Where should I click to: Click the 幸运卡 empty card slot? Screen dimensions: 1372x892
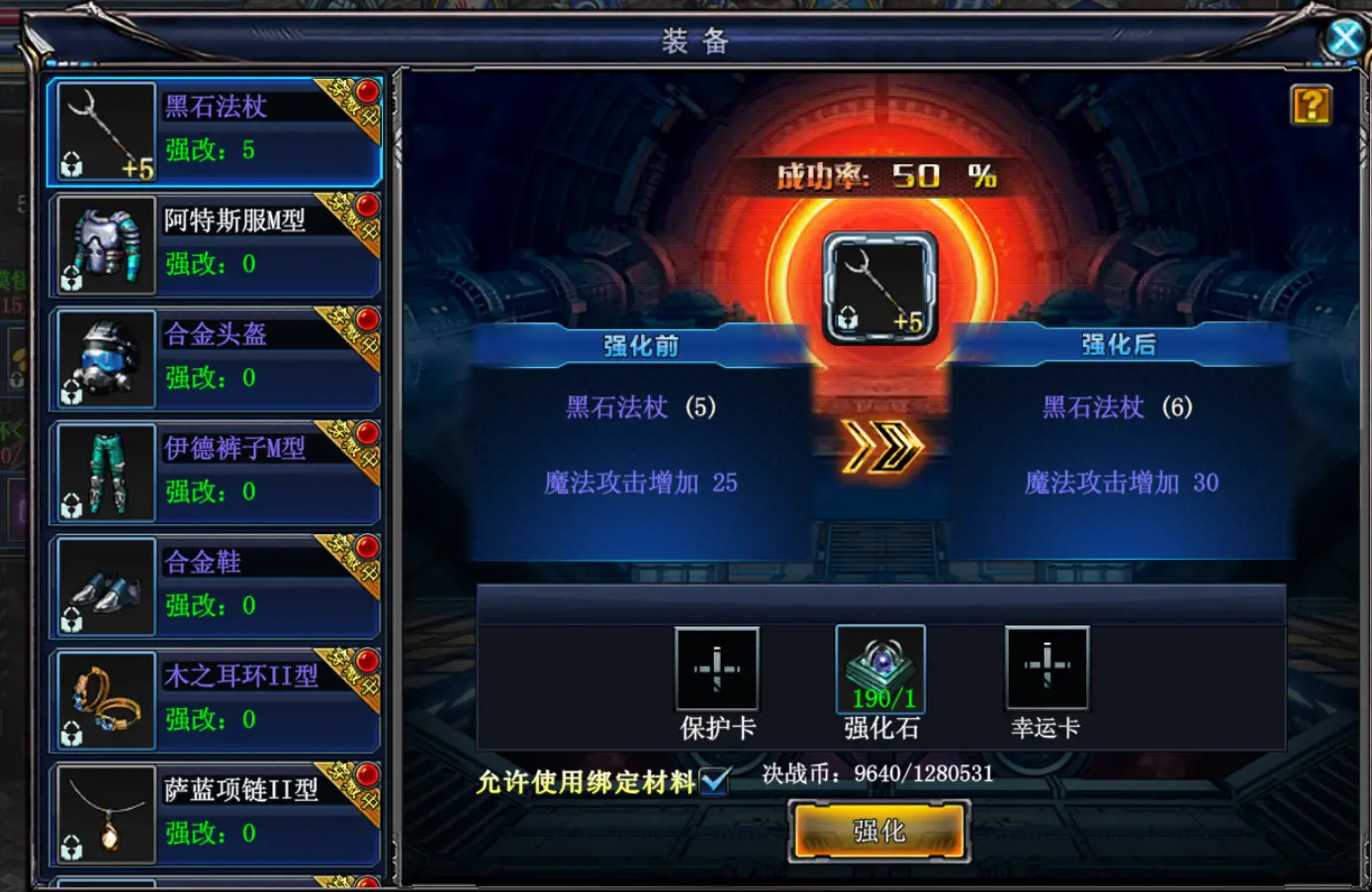click(x=1047, y=669)
